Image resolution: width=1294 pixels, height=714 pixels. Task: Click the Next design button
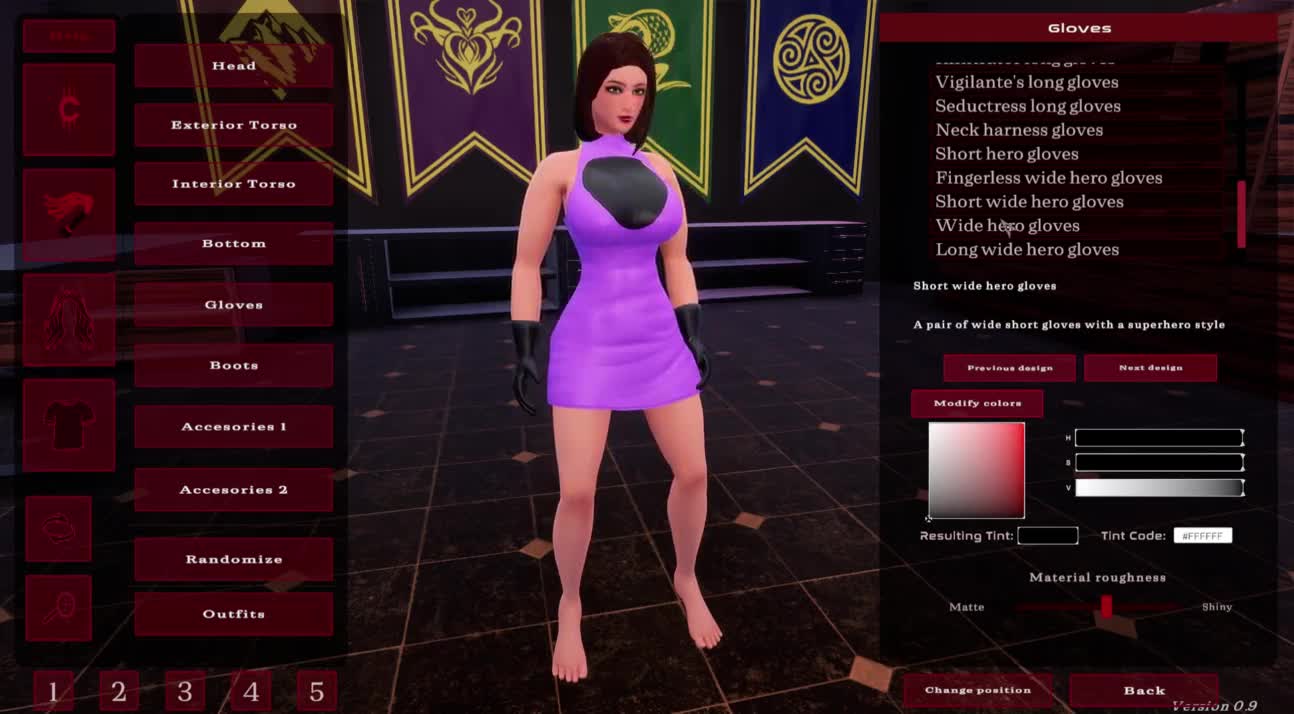coord(1150,368)
